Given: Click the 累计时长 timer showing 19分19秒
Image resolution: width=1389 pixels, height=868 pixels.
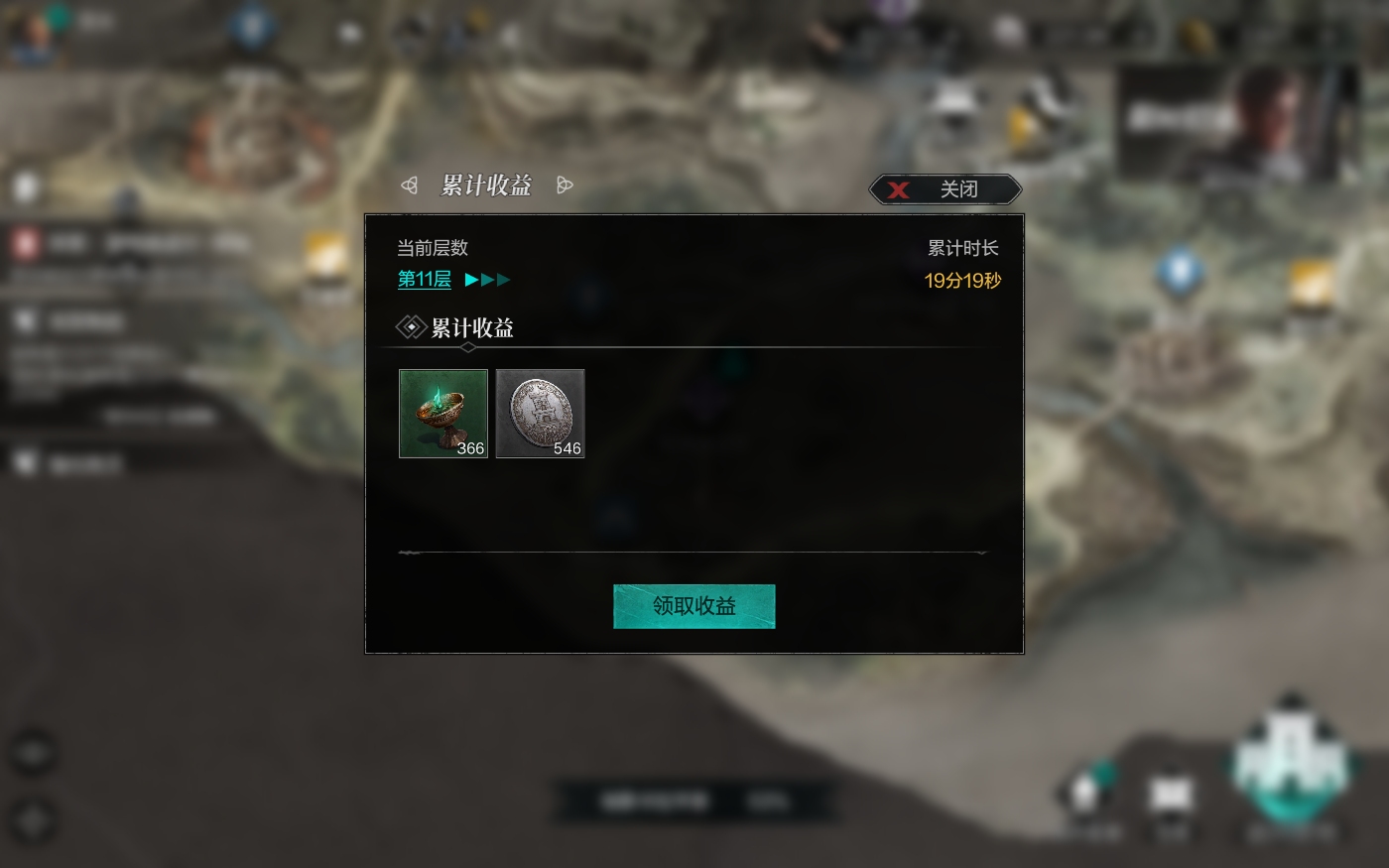Looking at the screenshot, I should tap(961, 281).
